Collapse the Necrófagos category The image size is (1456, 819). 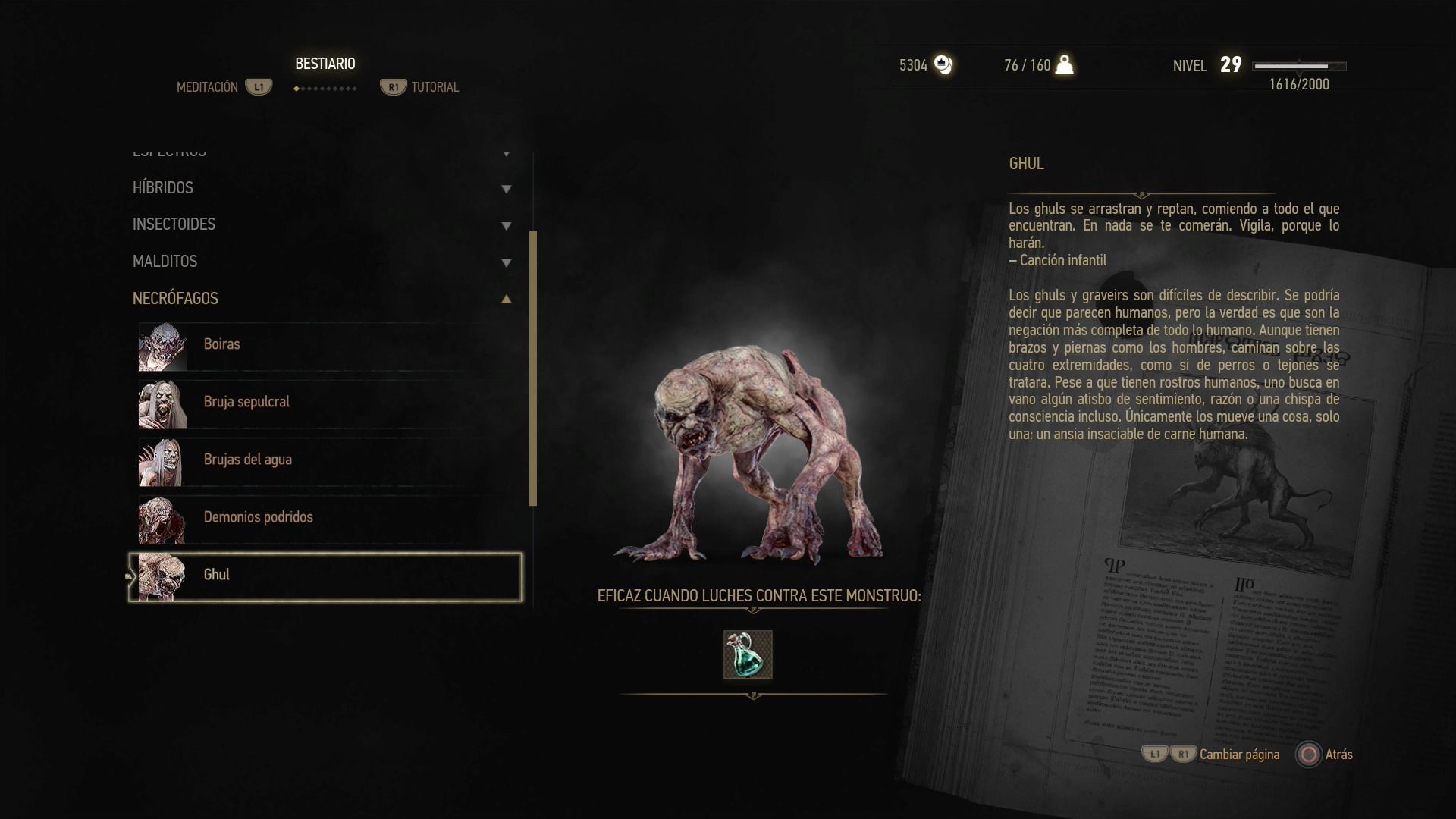coord(322,299)
